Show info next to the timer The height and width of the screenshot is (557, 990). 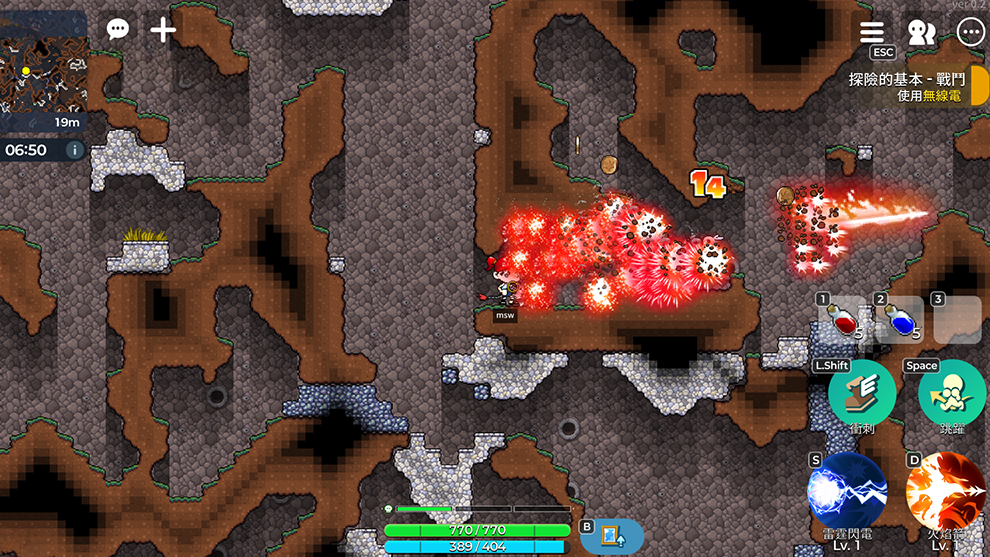74,150
